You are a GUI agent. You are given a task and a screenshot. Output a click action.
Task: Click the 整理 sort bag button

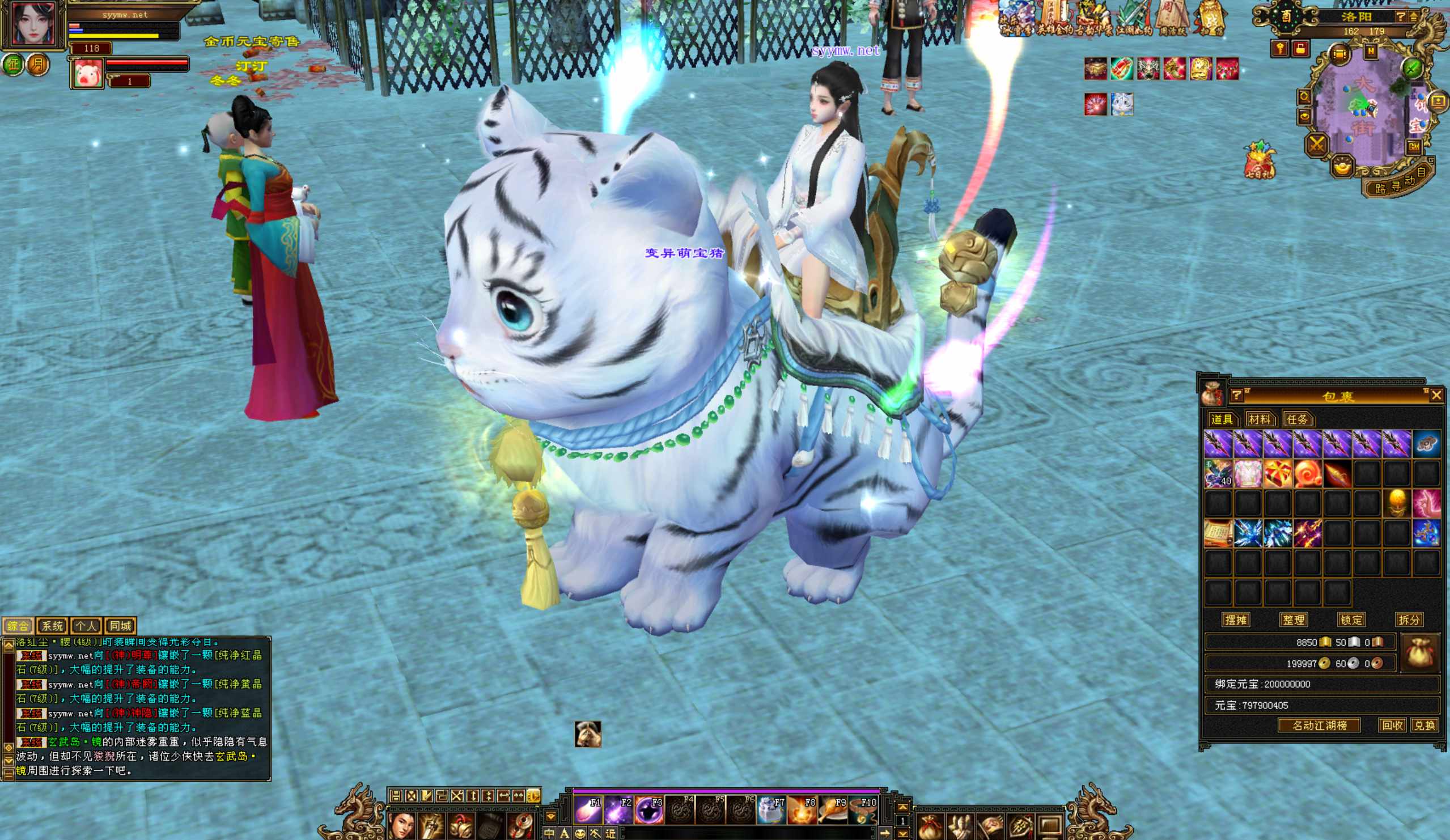pyautogui.click(x=1293, y=620)
